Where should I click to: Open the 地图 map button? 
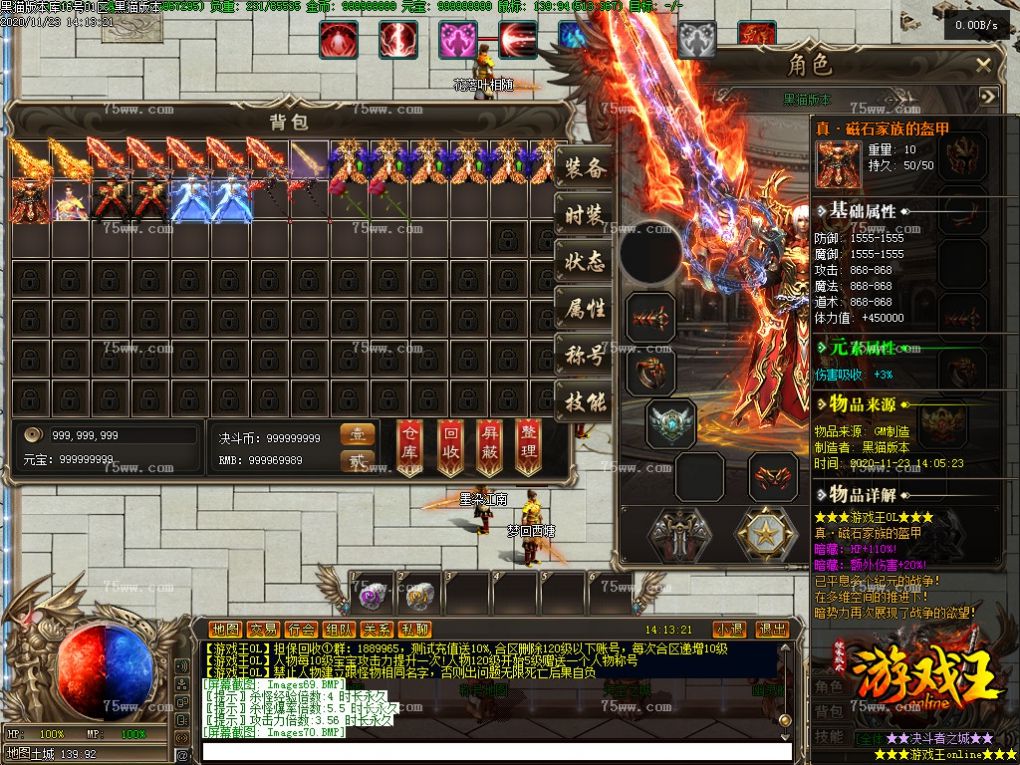[226, 629]
